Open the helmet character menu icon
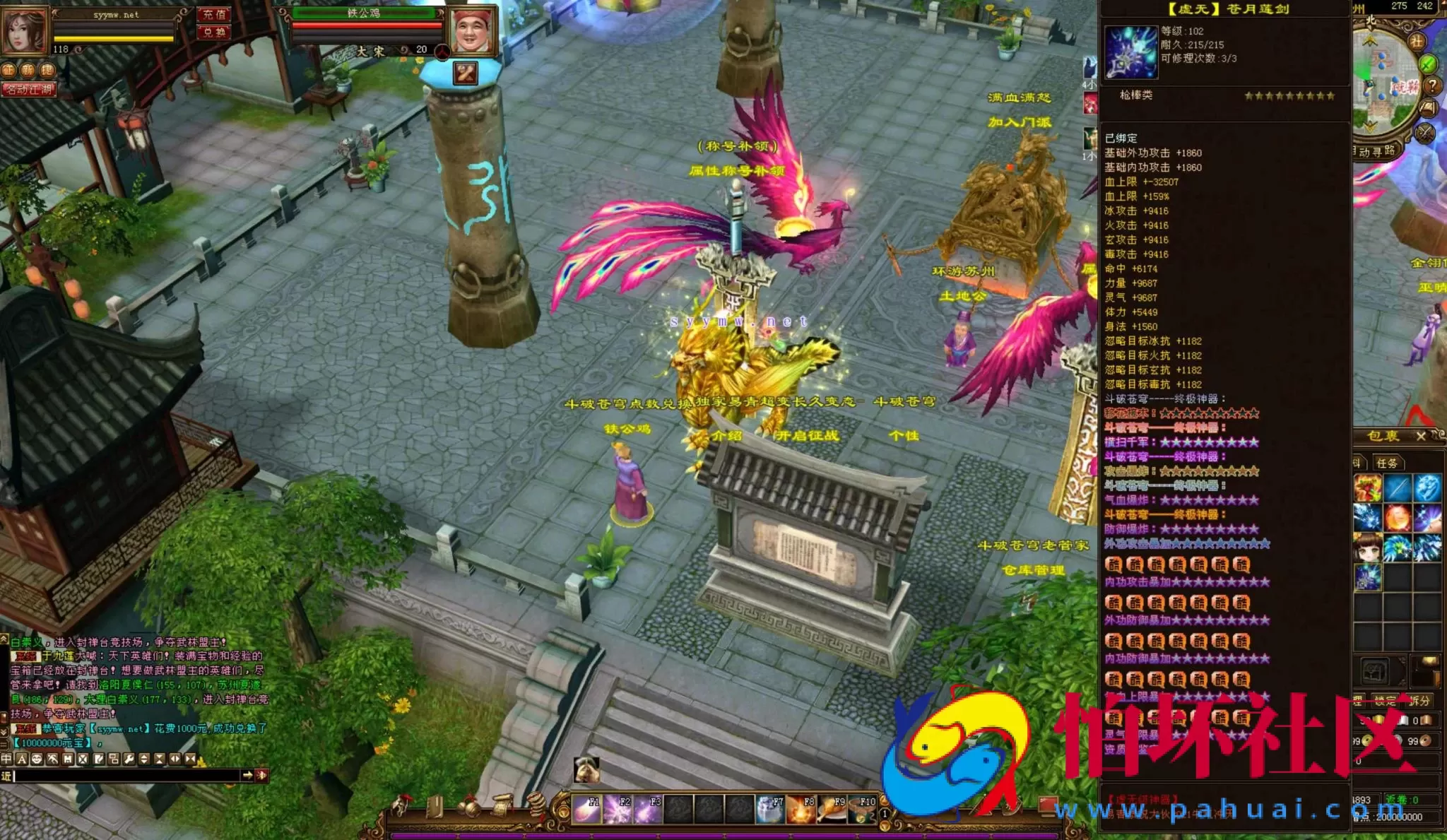 pos(403,805)
